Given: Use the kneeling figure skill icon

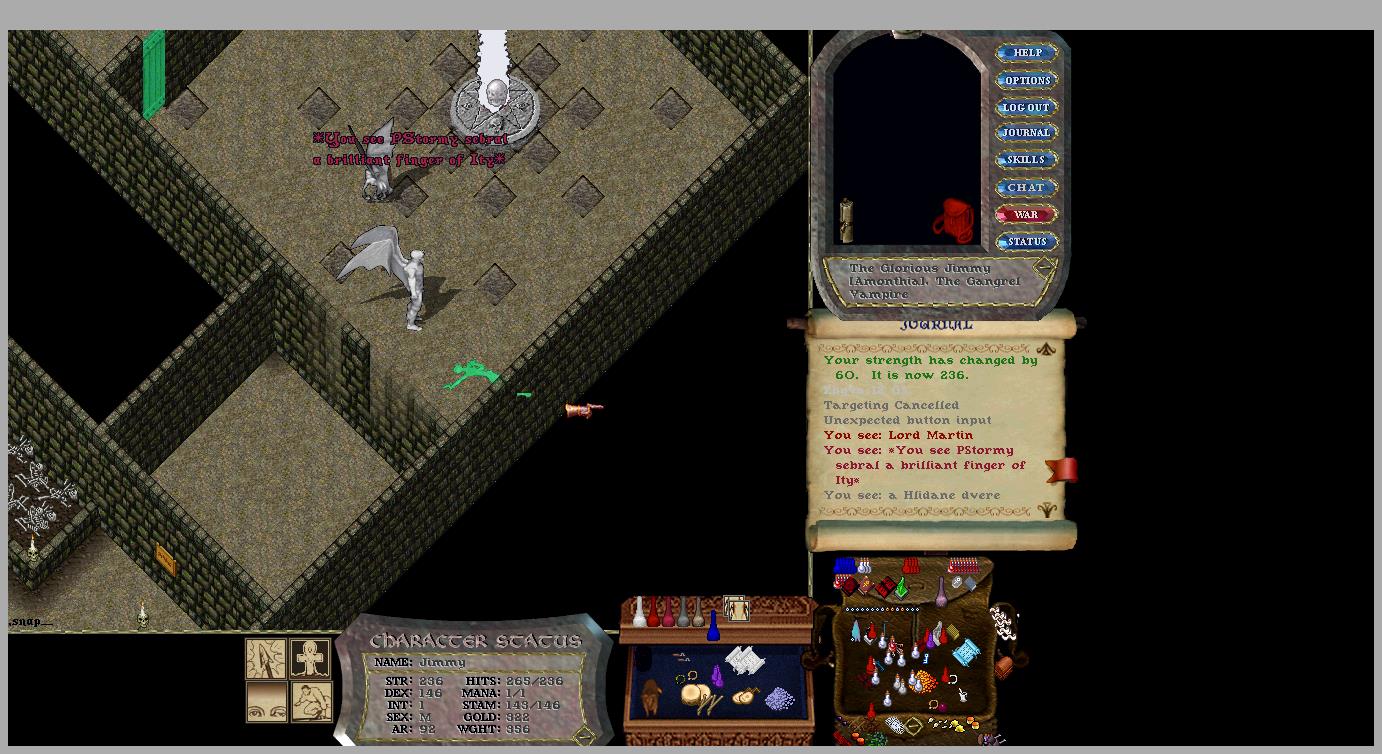Looking at the screenshot, I should 310,702.
